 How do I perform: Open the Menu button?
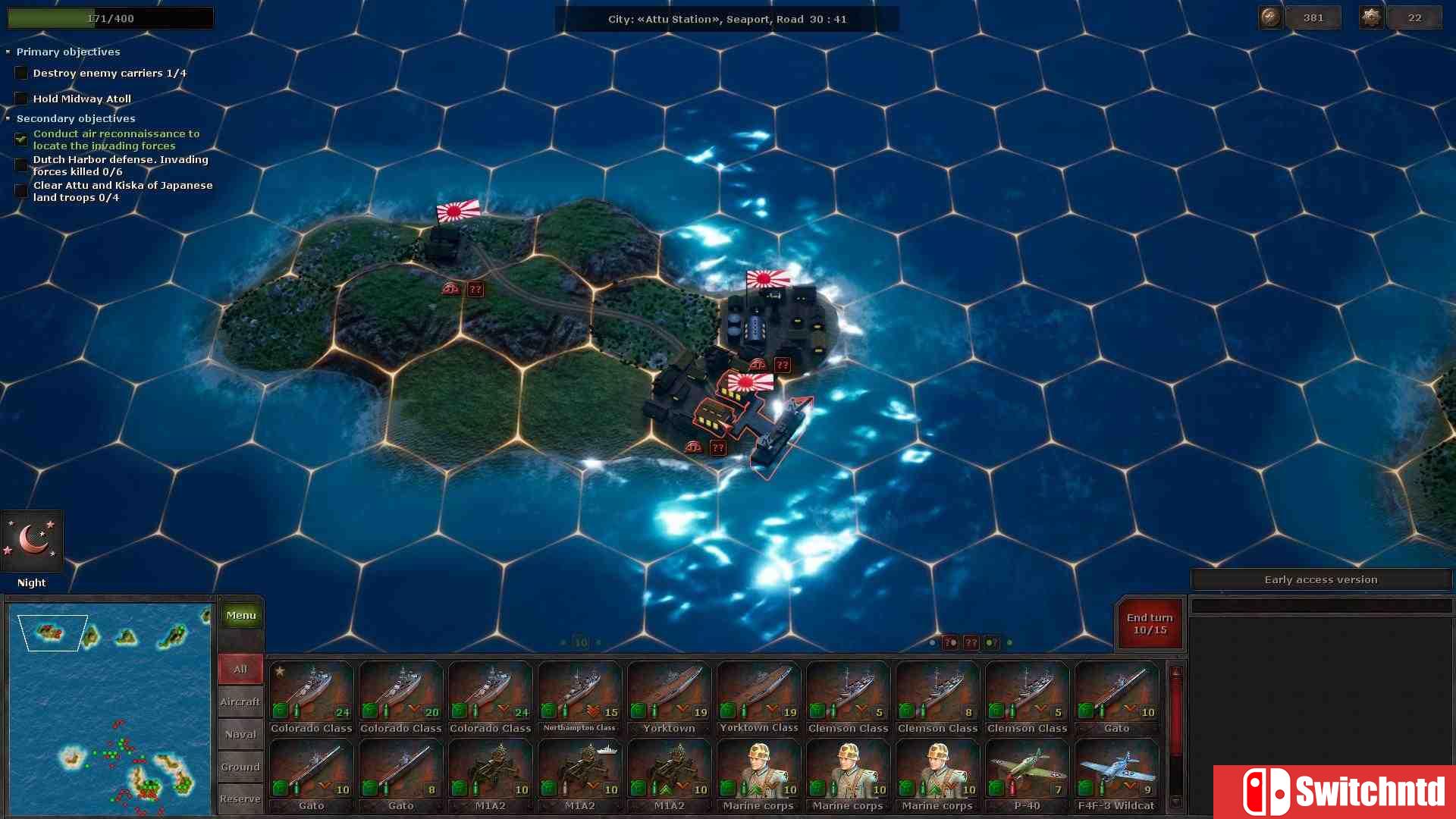pyautogui.click(x=240, y=615)
